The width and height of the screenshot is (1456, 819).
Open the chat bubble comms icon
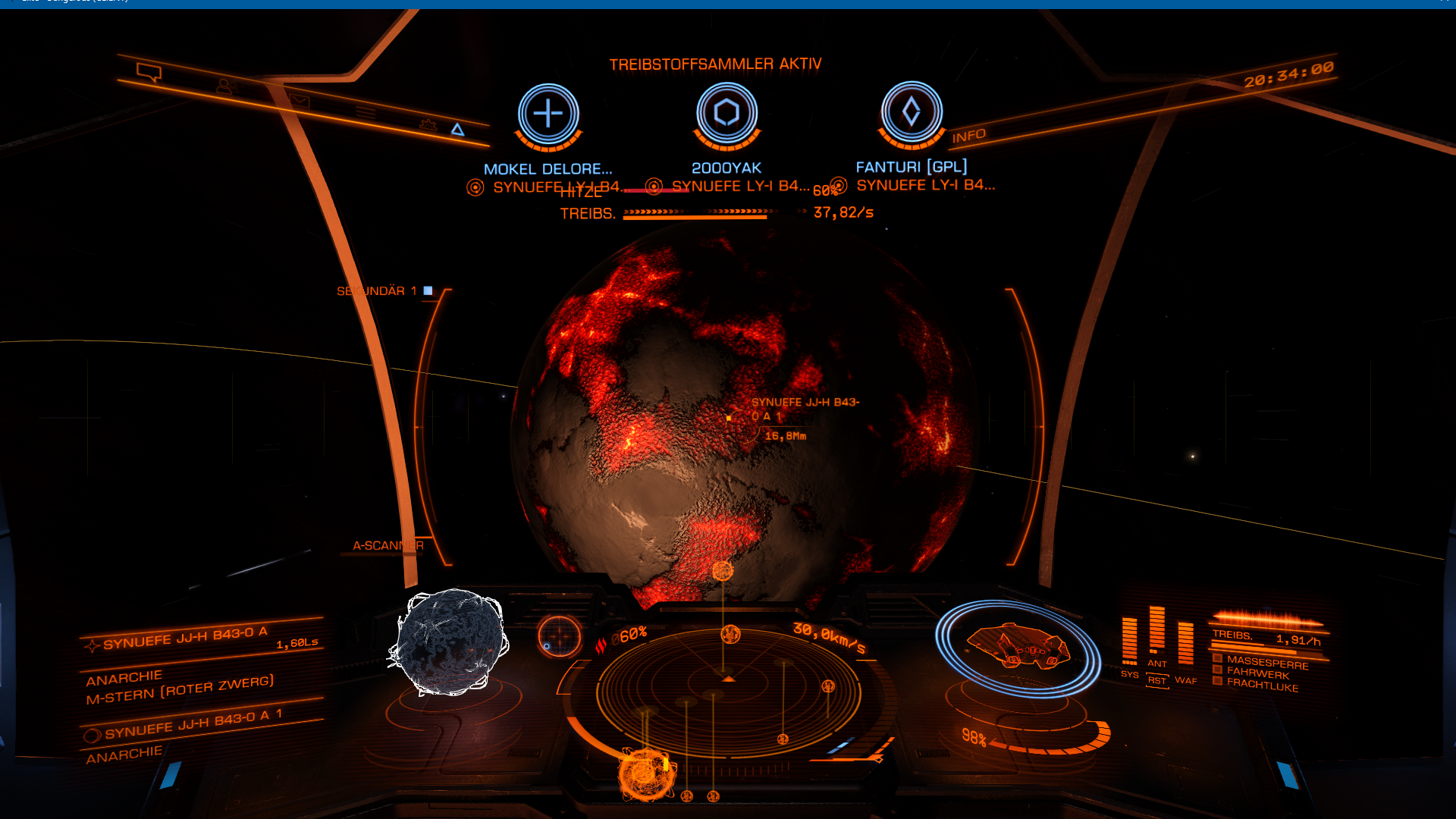149,73
